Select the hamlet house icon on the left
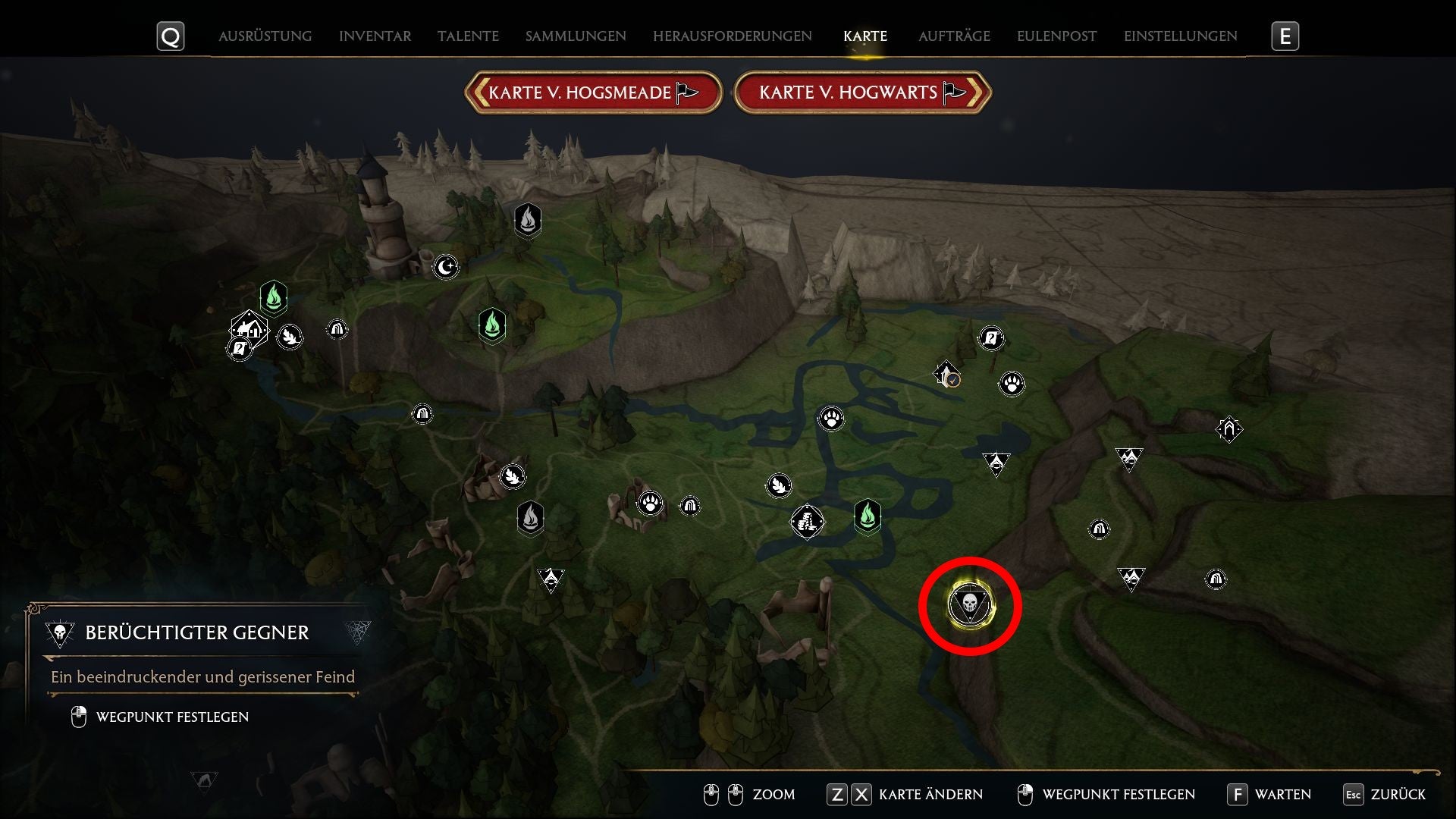 click(249, 329)
